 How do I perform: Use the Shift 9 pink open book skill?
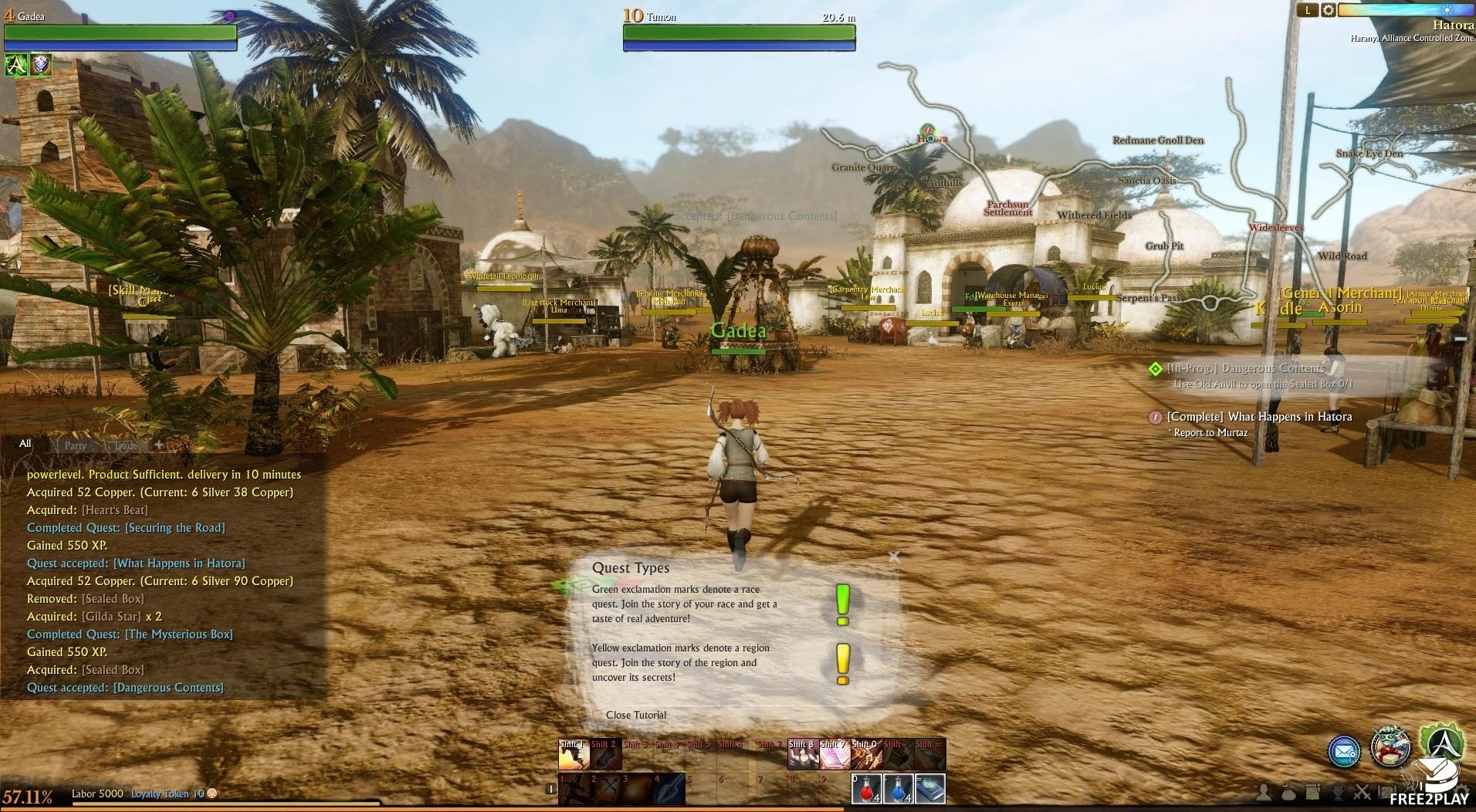pos(834,755)
